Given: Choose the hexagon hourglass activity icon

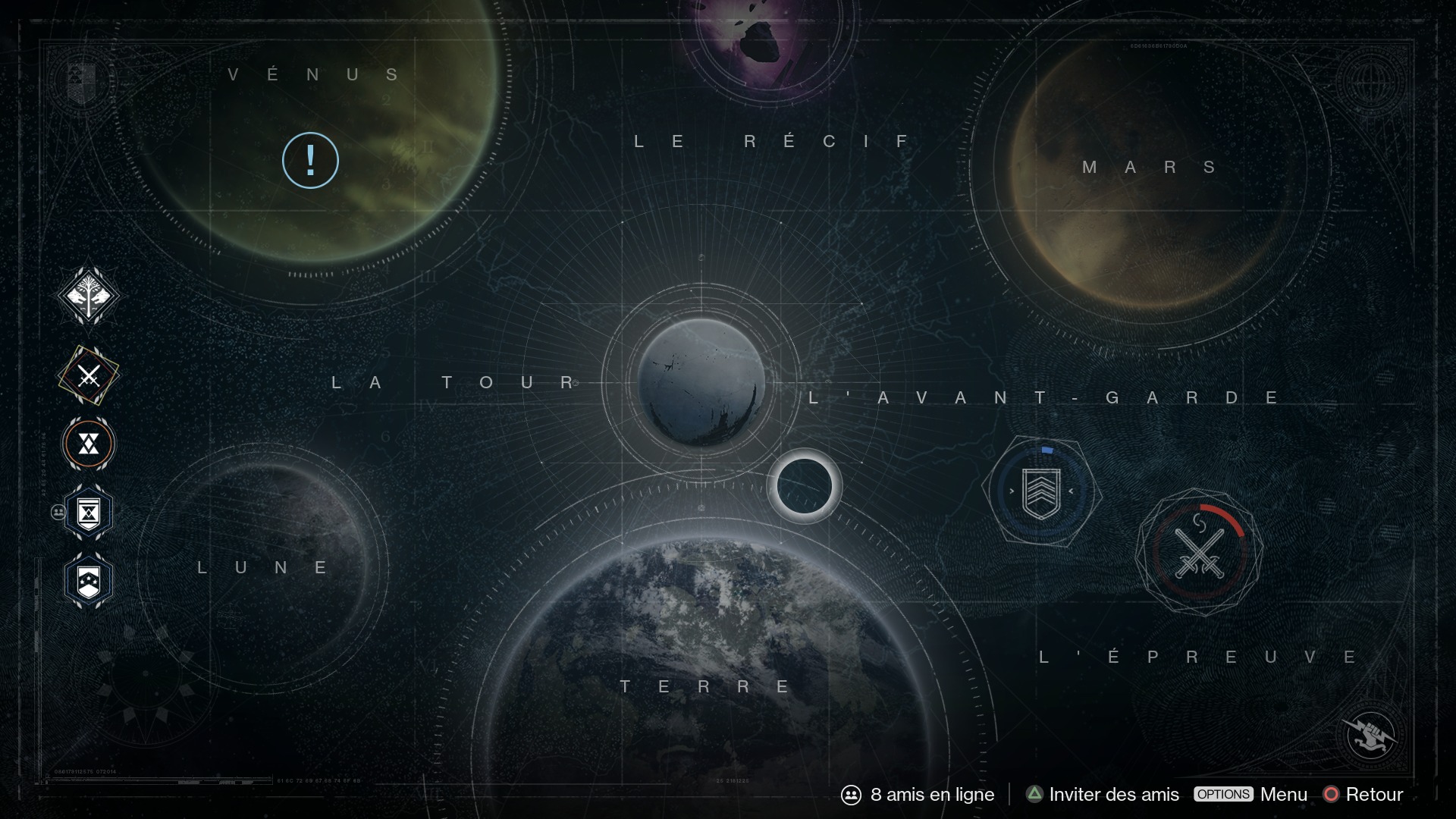Looking at the screenshot, I should point(89,513).
